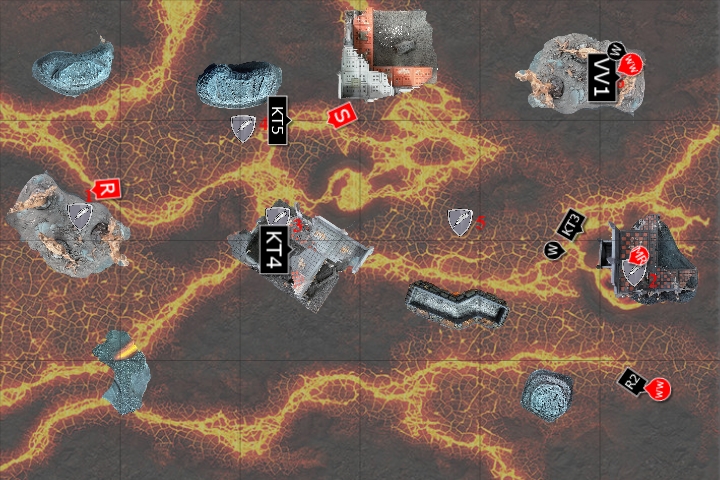This screenshot has height=480, width=720.
Task: Select the black R2 unit token
Action: (x=632, y=380)
